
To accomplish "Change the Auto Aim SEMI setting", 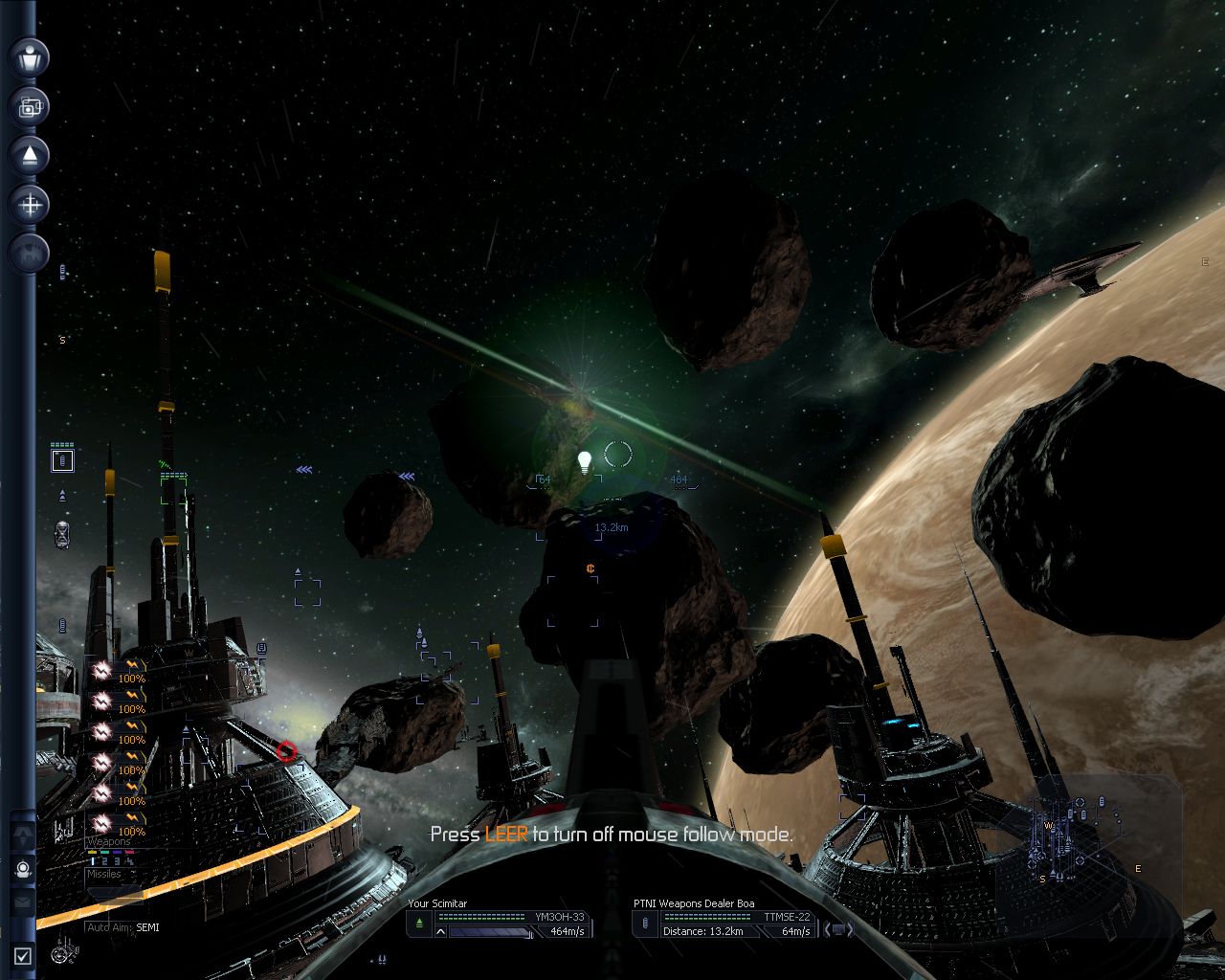I will click(x=122, y=927).
